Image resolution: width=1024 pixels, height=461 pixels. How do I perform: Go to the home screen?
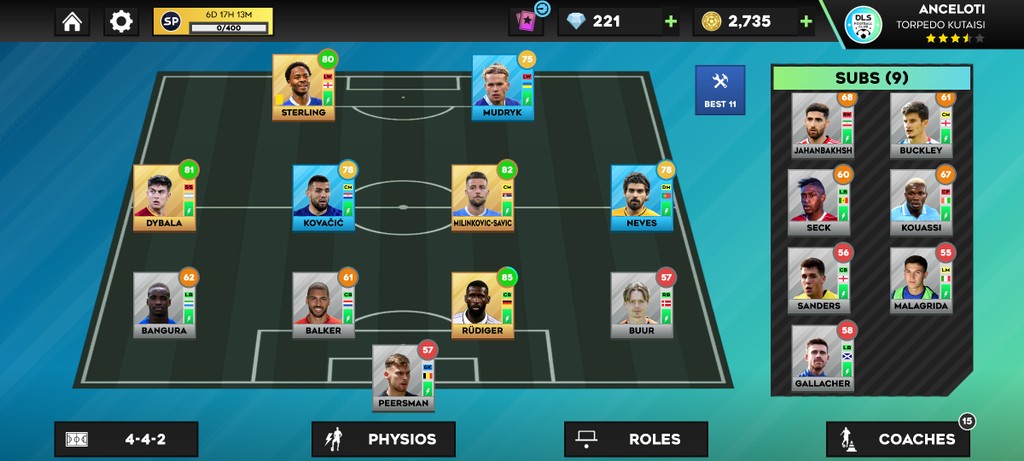tap(71, 22)
